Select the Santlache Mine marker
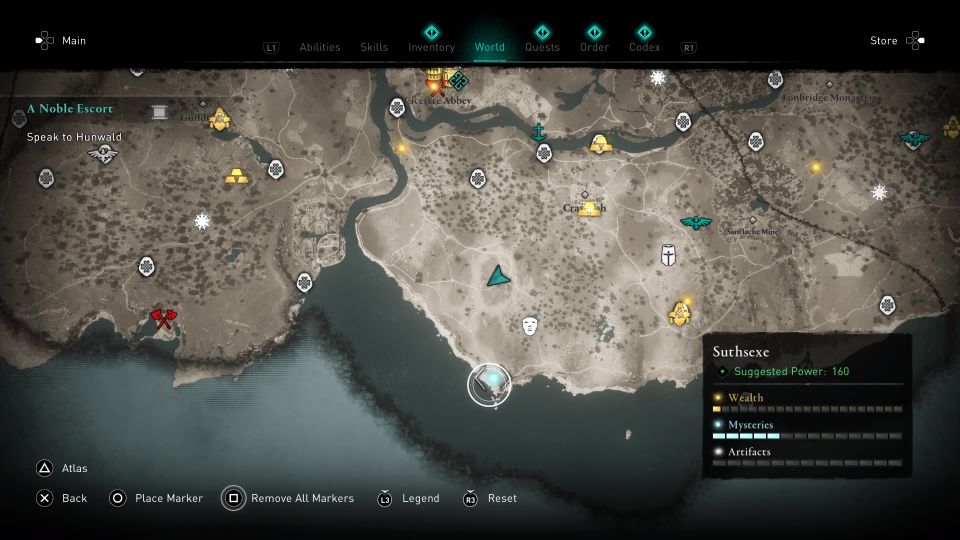Screen dimensions: 960x540 coord(753,222)
